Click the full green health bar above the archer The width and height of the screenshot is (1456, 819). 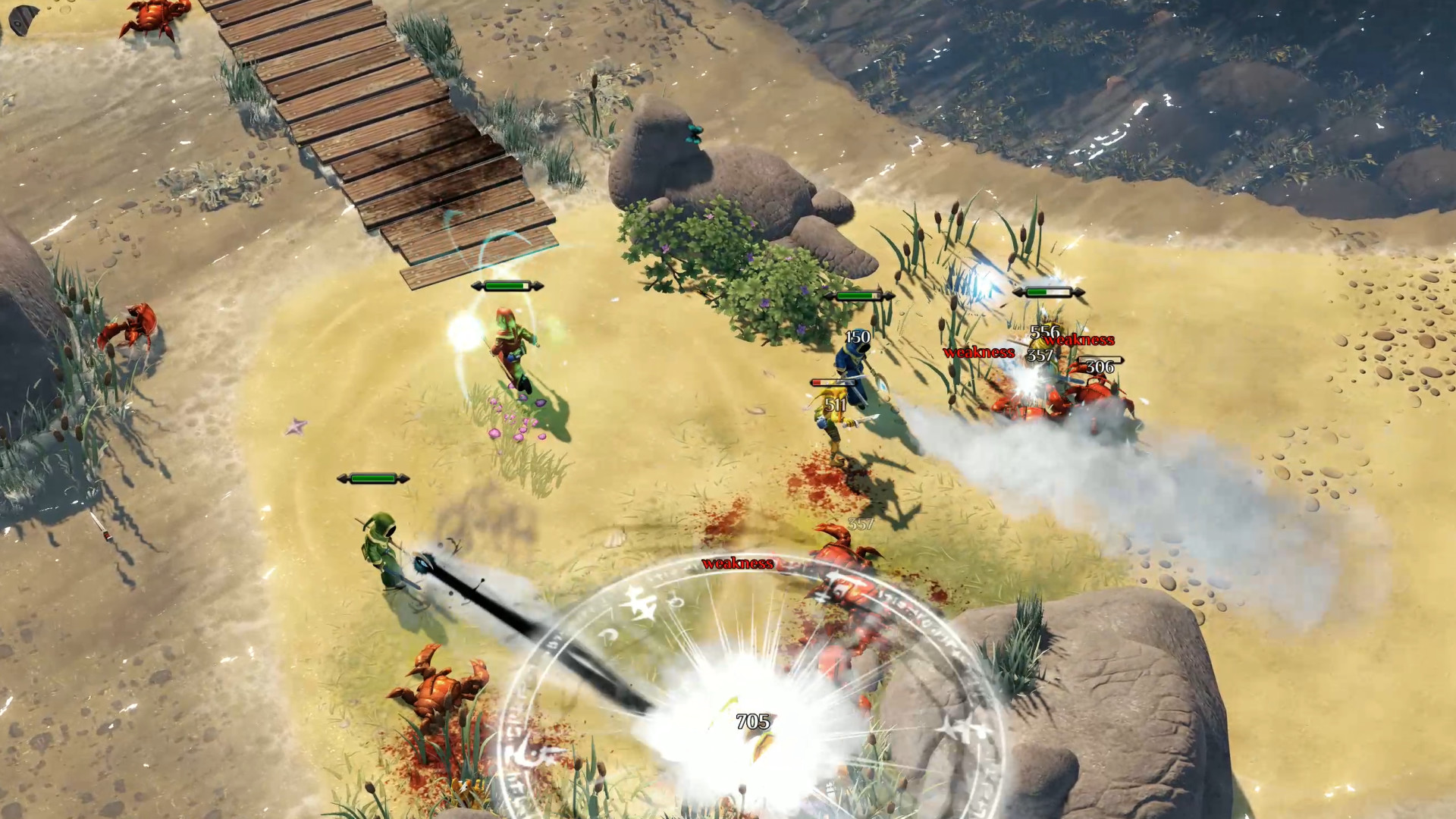(x=507, y=286)
